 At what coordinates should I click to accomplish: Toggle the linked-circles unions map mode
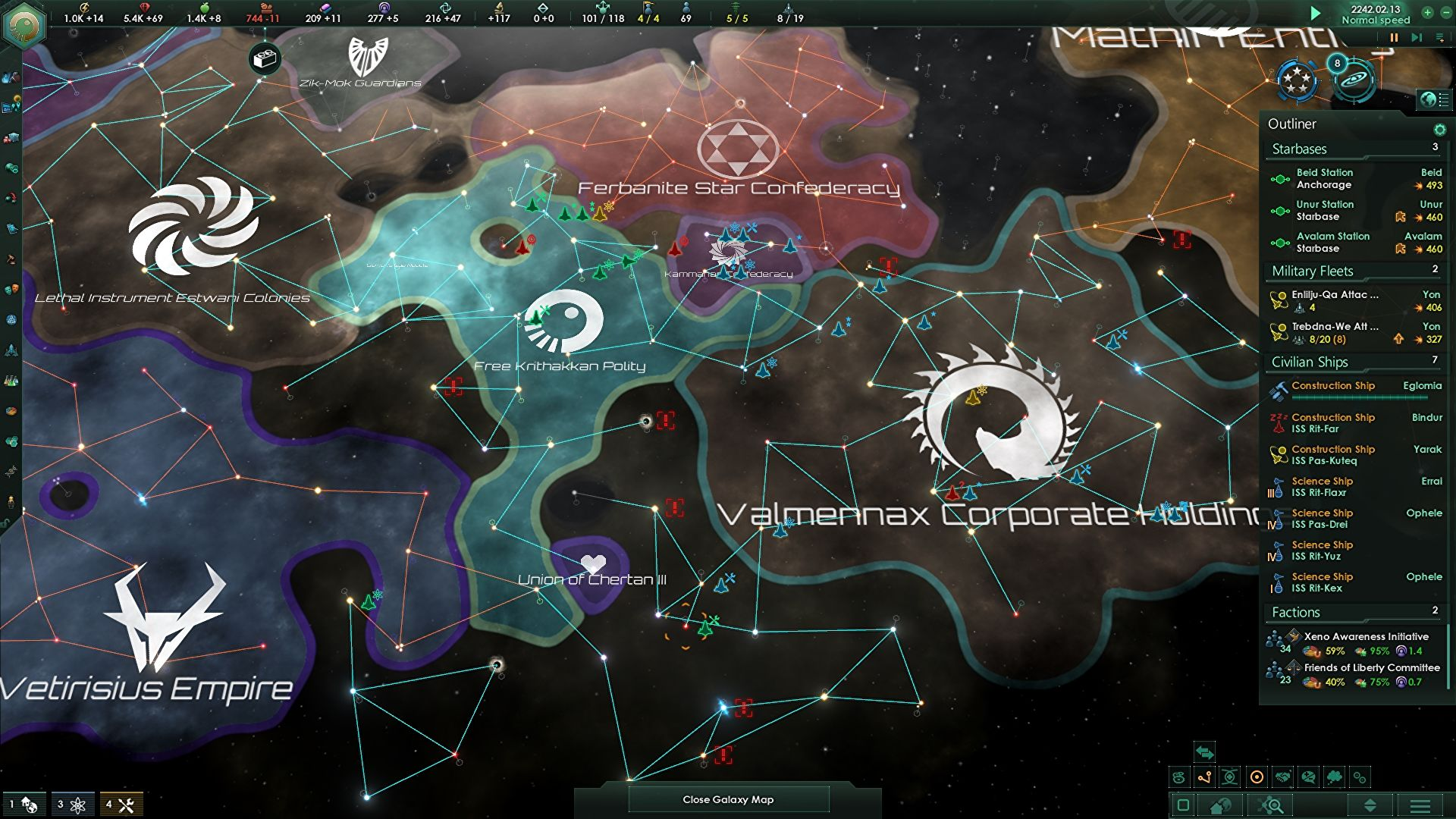1360,777
